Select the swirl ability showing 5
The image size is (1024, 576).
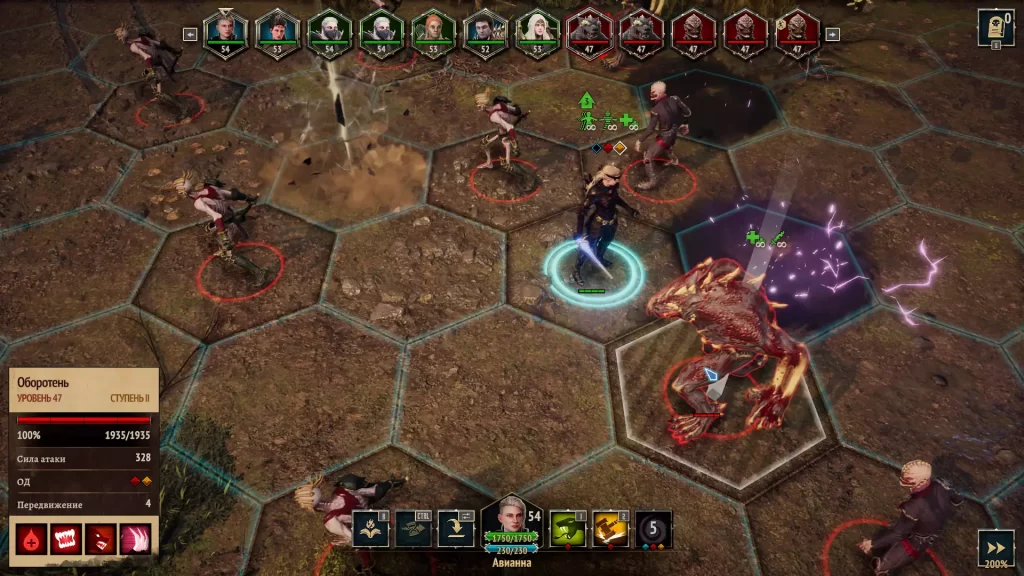click(654, 528)
